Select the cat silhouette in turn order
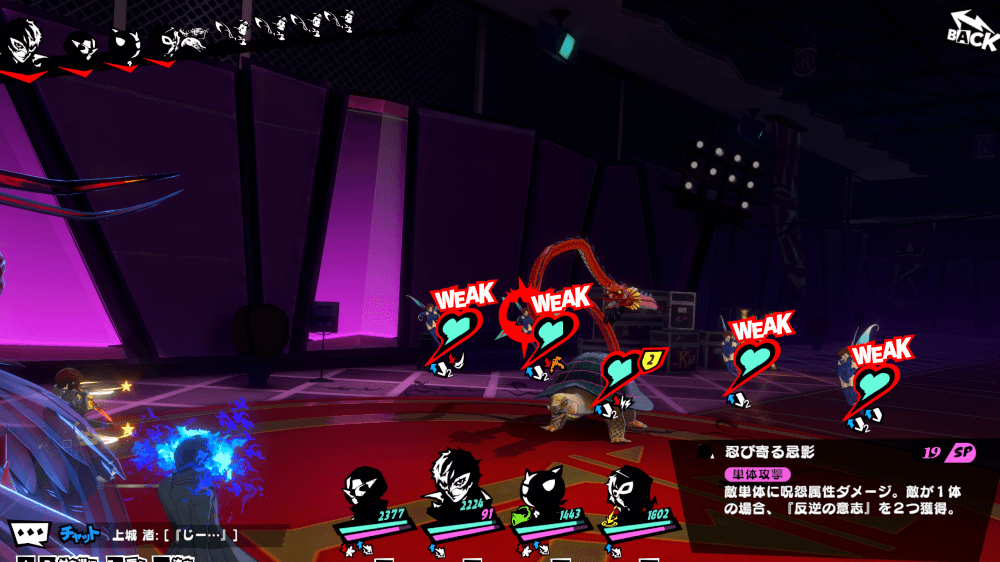 pyautogui.click(x=127, y=45)
